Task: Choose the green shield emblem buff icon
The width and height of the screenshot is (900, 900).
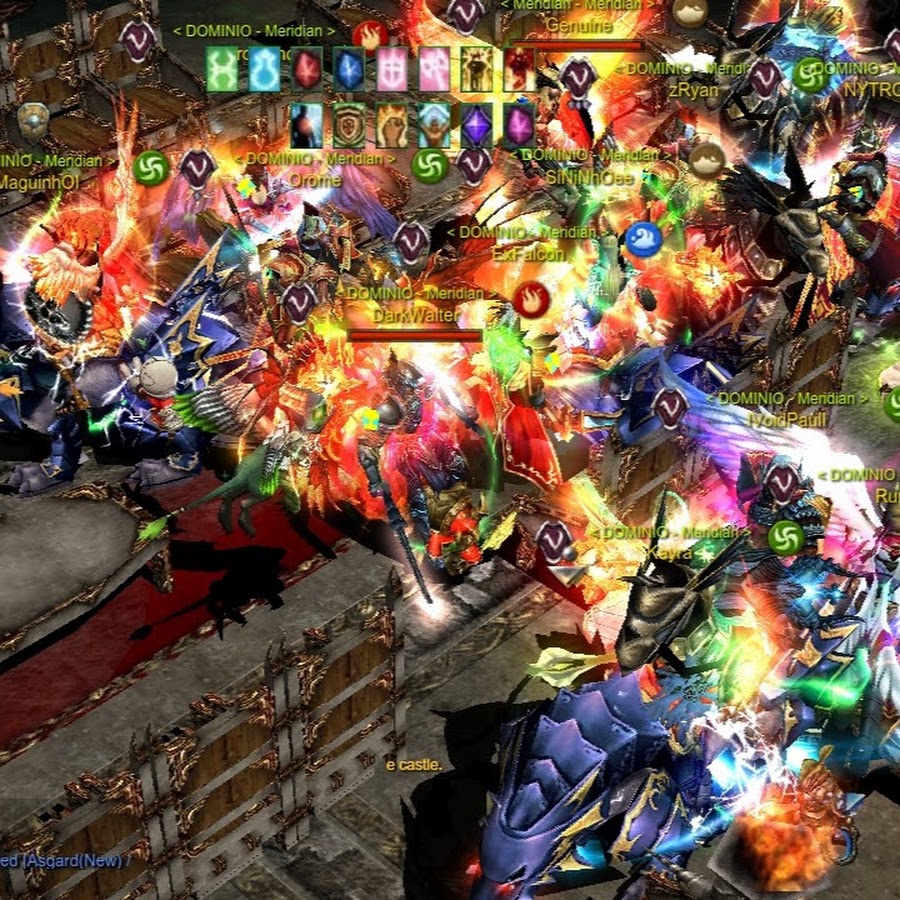Action: click(349, 126)
